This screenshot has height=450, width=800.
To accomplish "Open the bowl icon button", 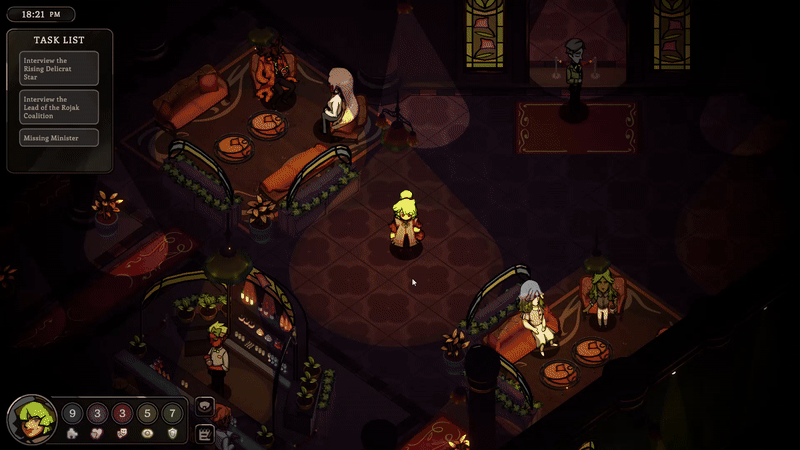I will click(205, 407).
